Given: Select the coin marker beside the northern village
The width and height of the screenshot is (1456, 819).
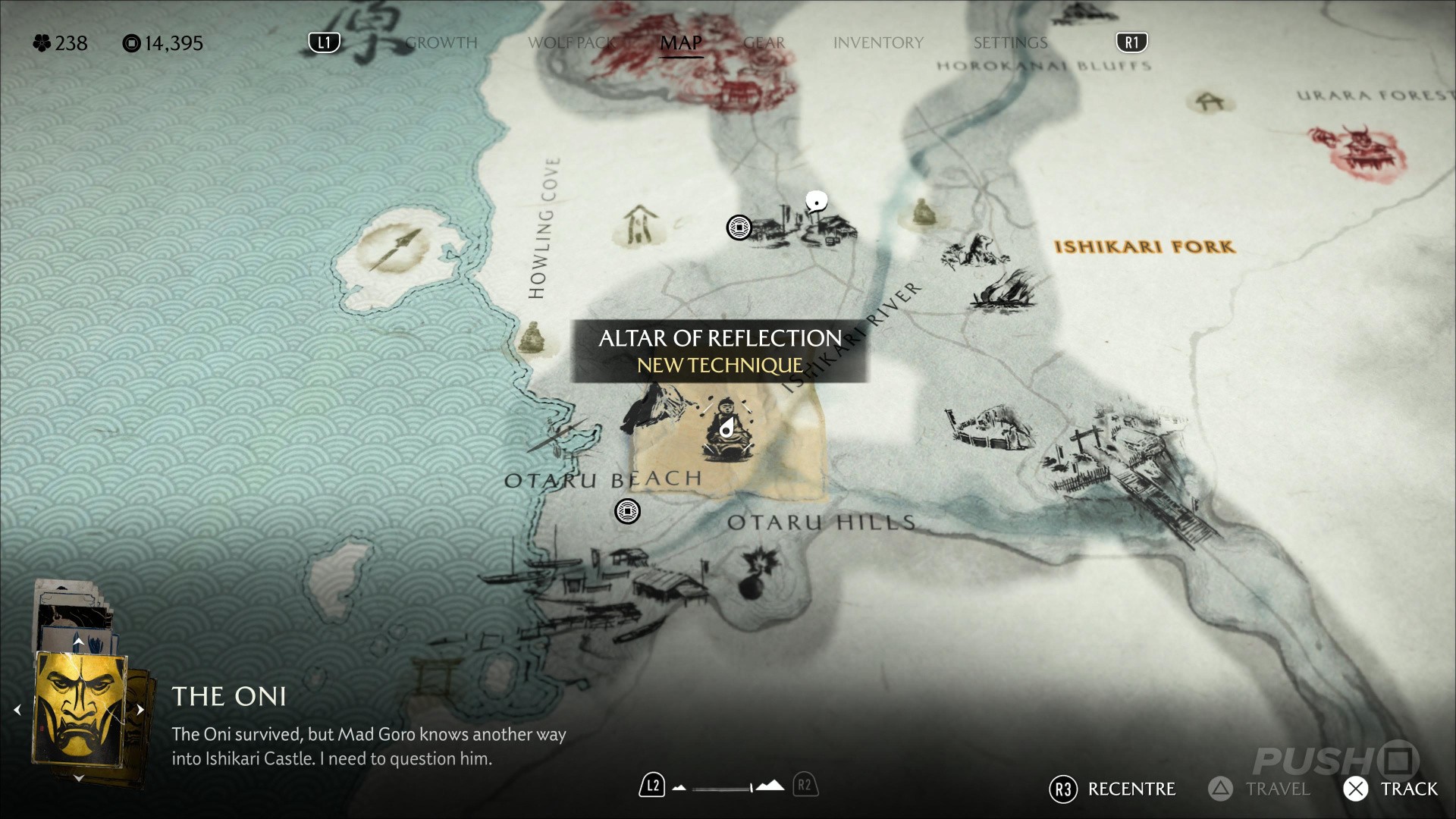Looking at the screenshot, I should coord(739,227).
